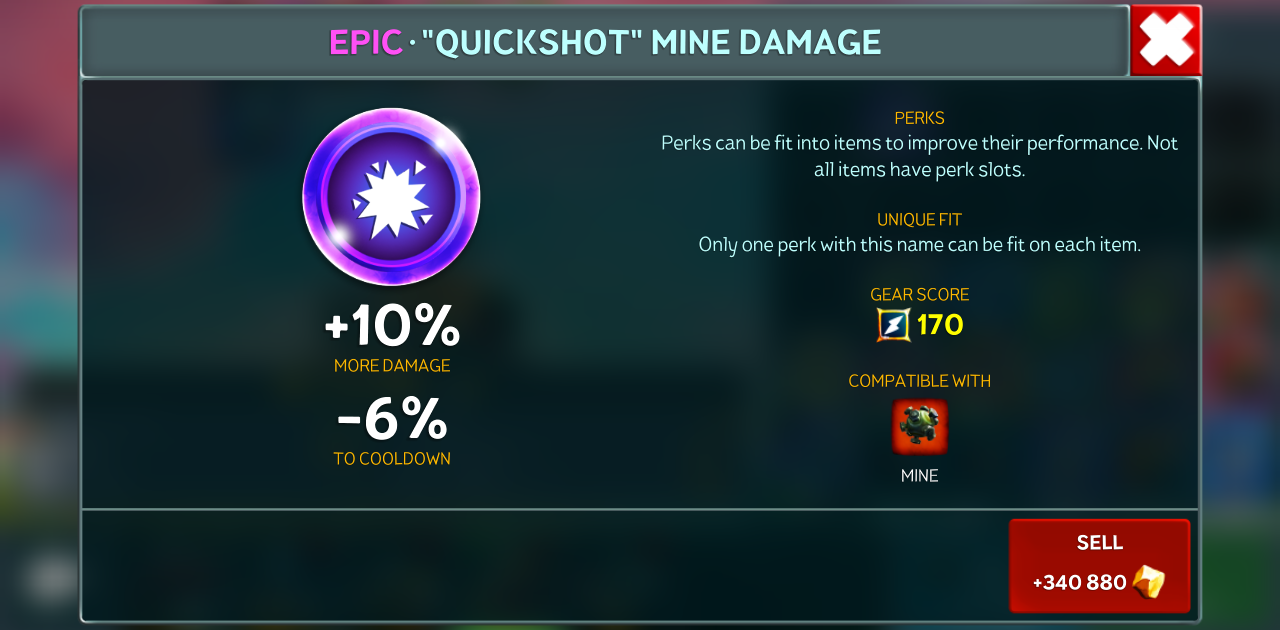Sell the perk for 340 880 gold
Viewport: 1280px width, 630px height.
click(1099, 565)
